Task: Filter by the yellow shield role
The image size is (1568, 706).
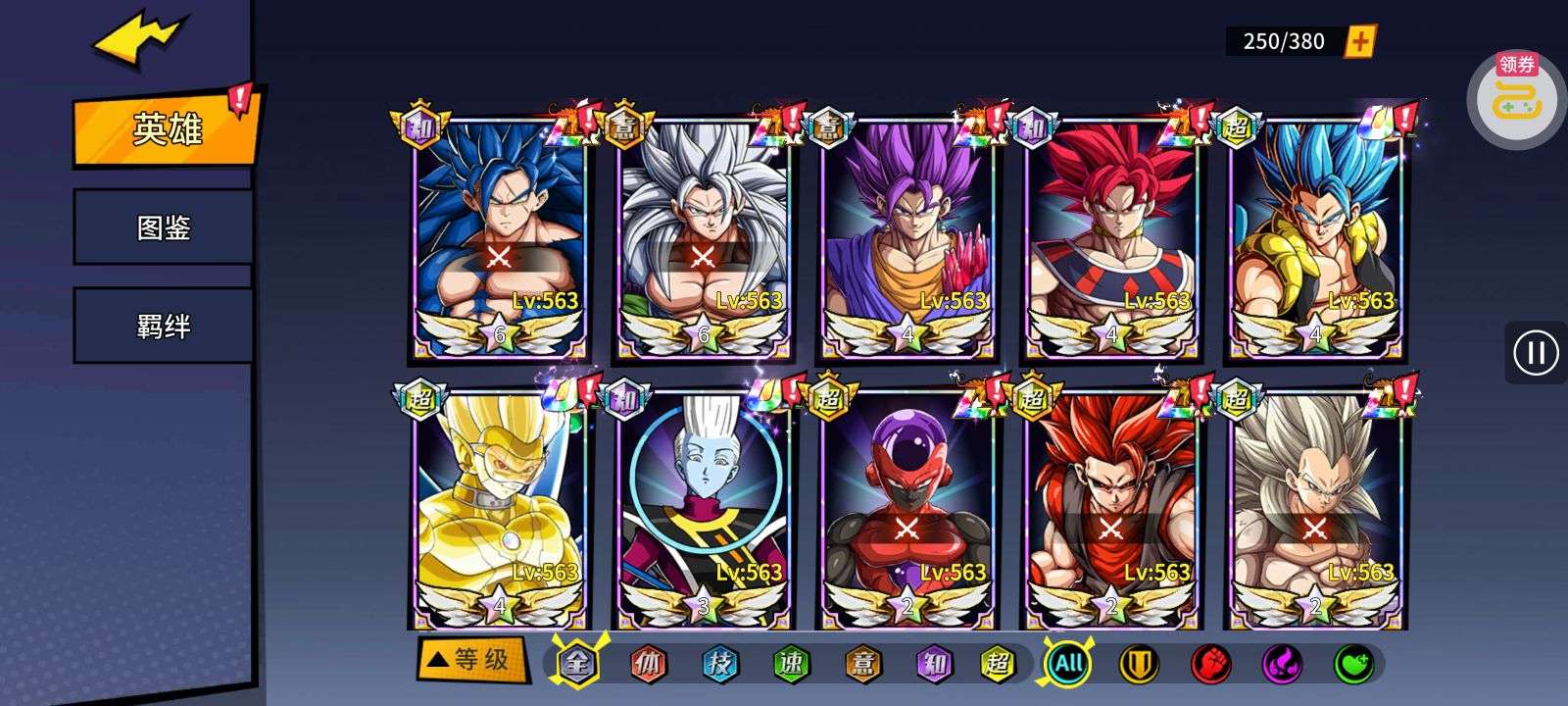Action: [1139, 664]
